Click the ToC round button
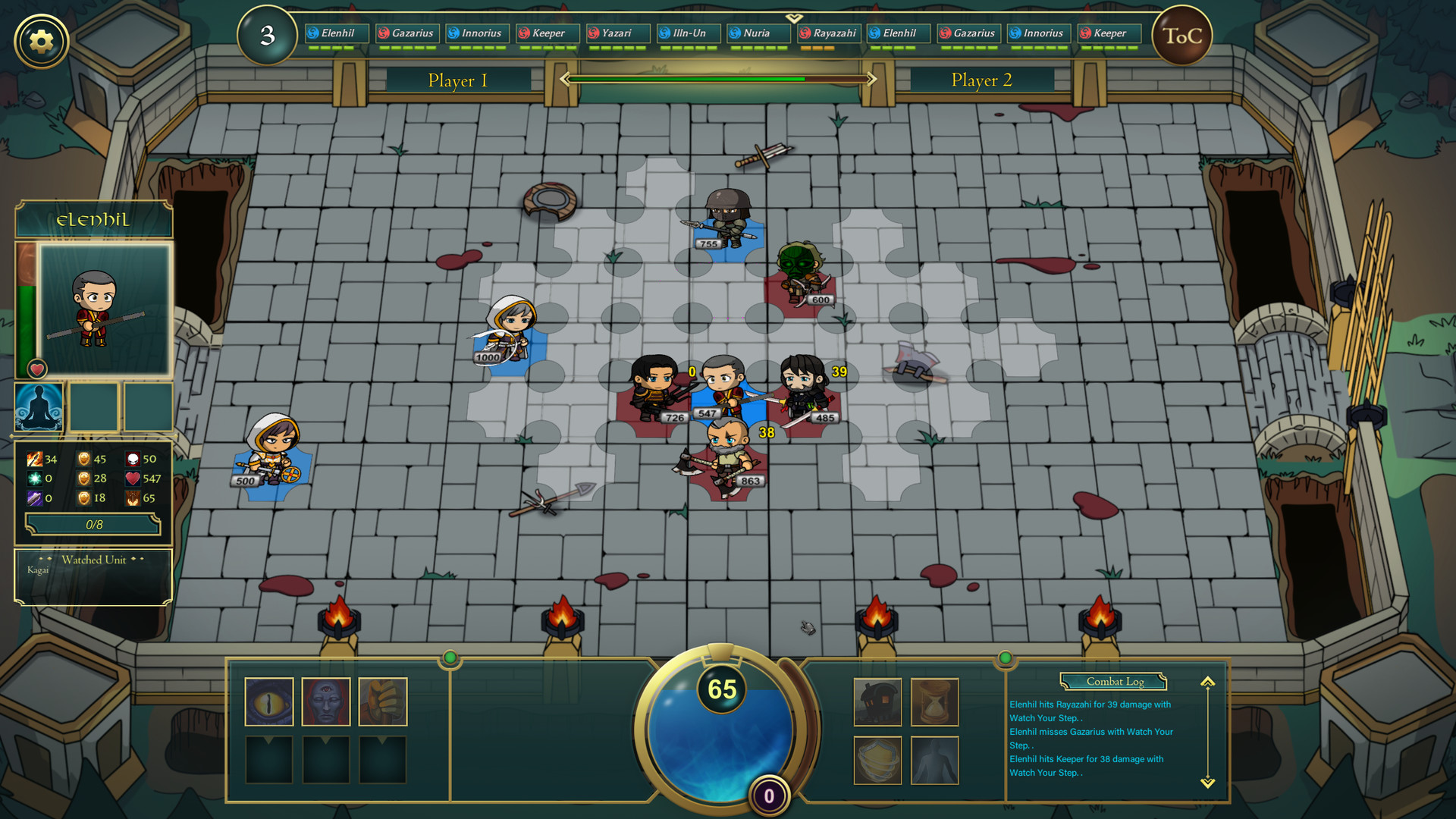This screenshot has width=1456, height=819. click(x=1181, y=36)
